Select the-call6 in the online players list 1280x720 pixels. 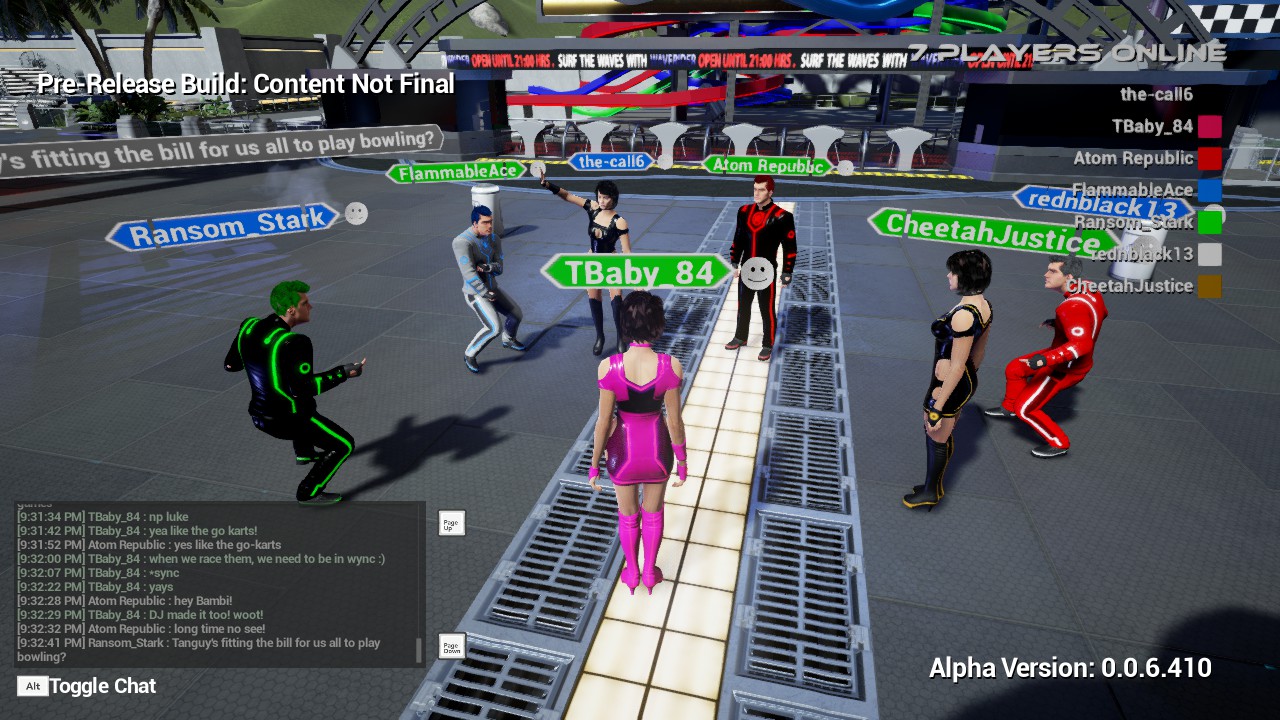tap(1156, 95)
